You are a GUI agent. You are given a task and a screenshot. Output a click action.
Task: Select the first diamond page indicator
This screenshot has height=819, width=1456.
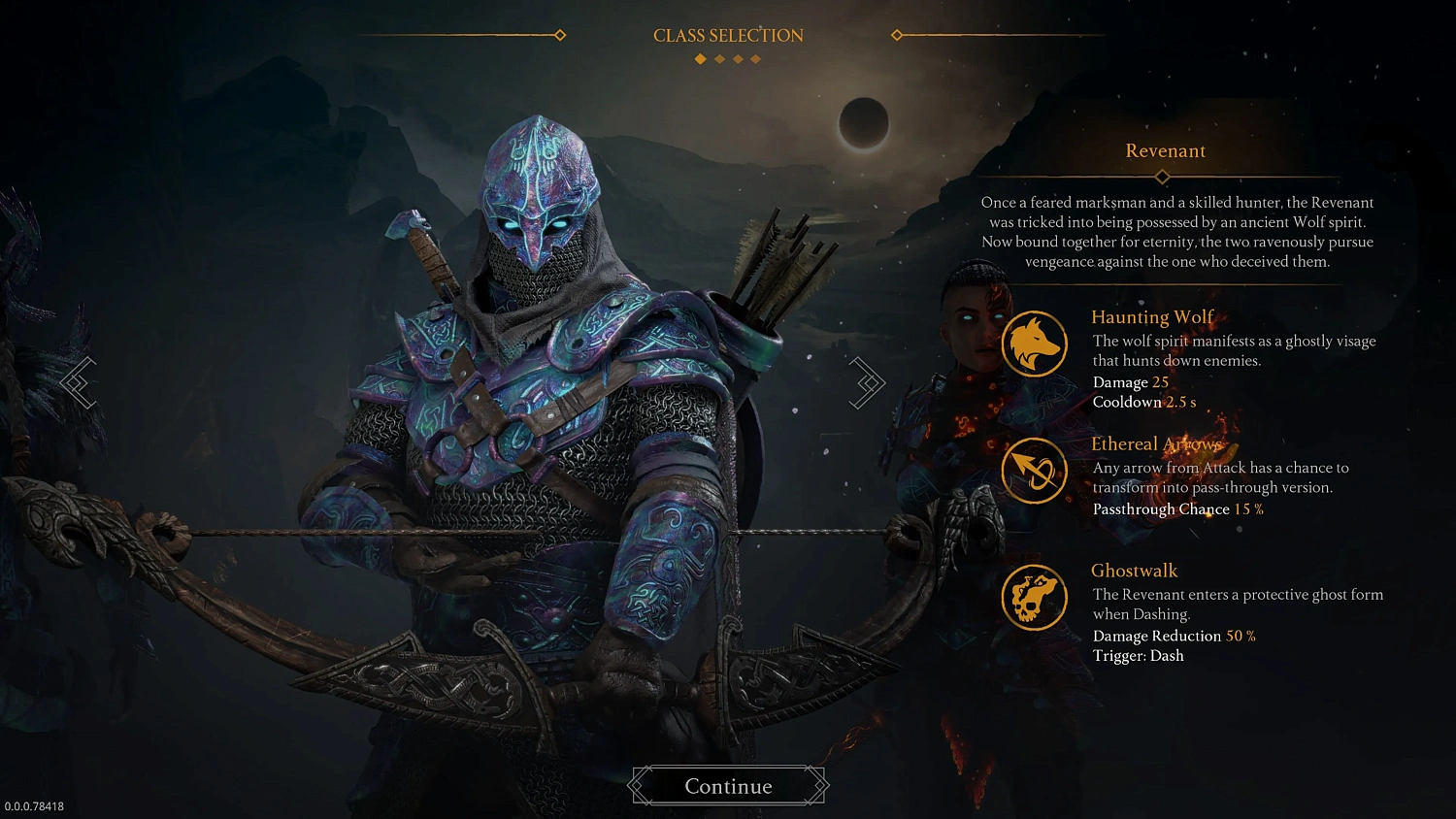tap(701, 59)
